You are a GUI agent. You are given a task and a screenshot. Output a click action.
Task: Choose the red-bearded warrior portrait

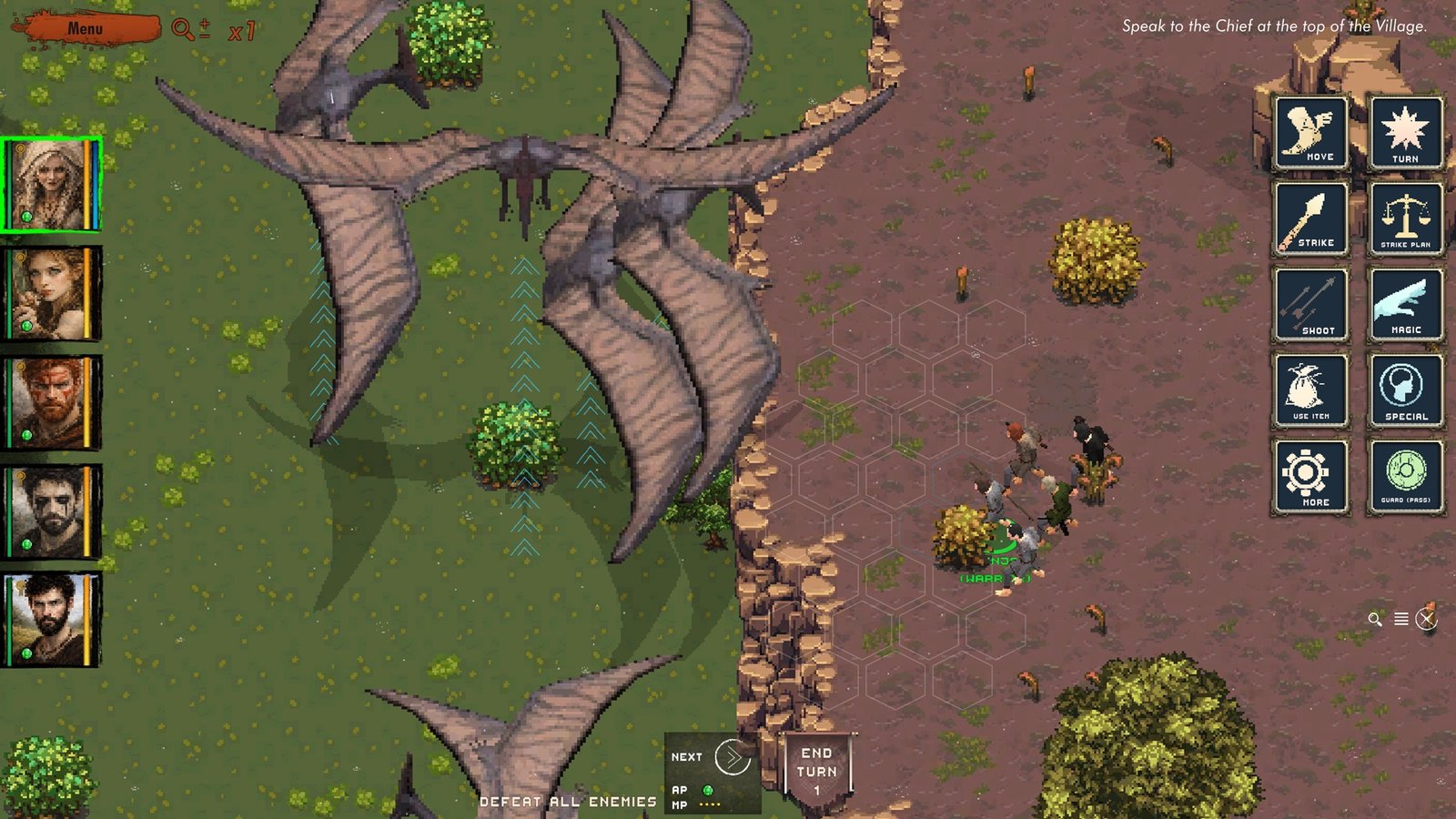pyautogui.click(x=51, y=402)
